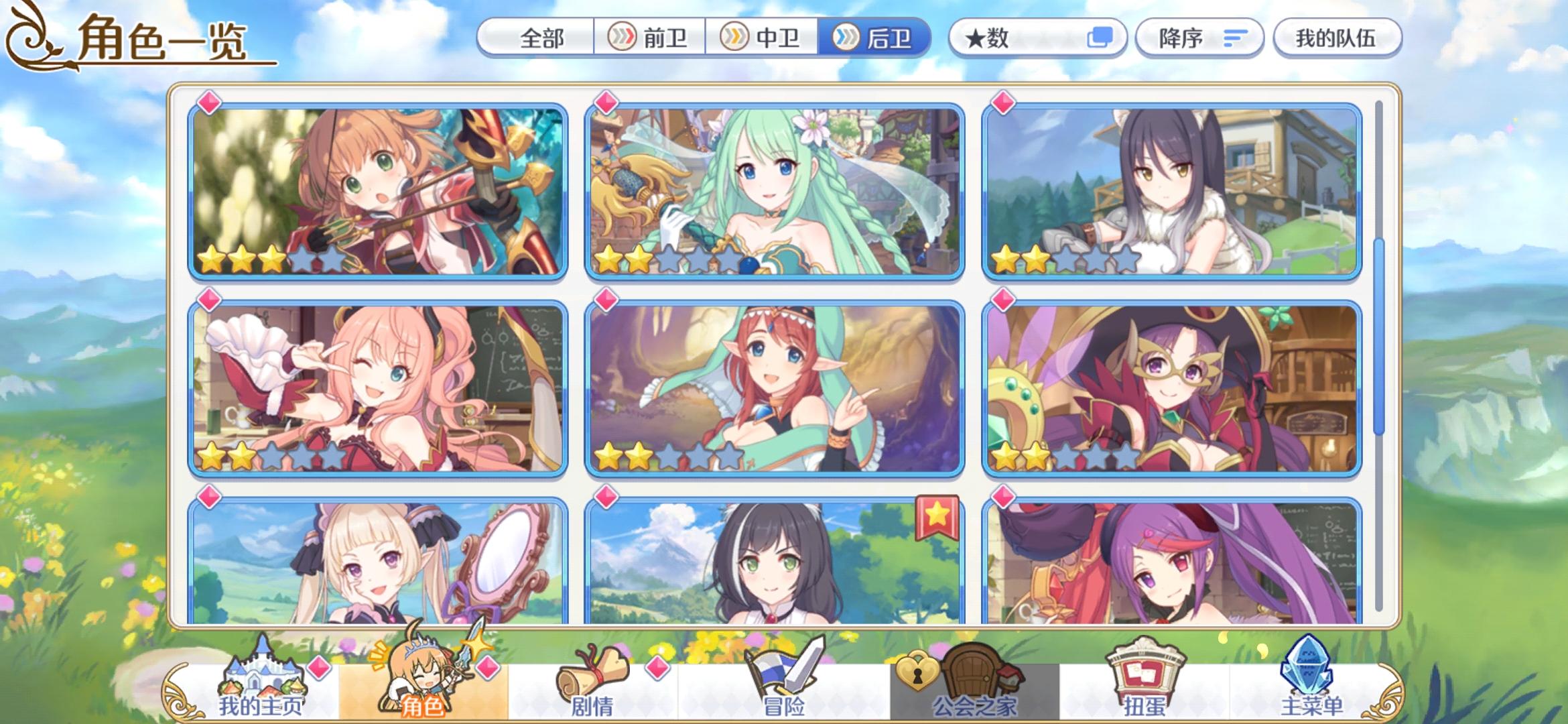Click the sort lines icon beside 降序

coord(1236,38)
